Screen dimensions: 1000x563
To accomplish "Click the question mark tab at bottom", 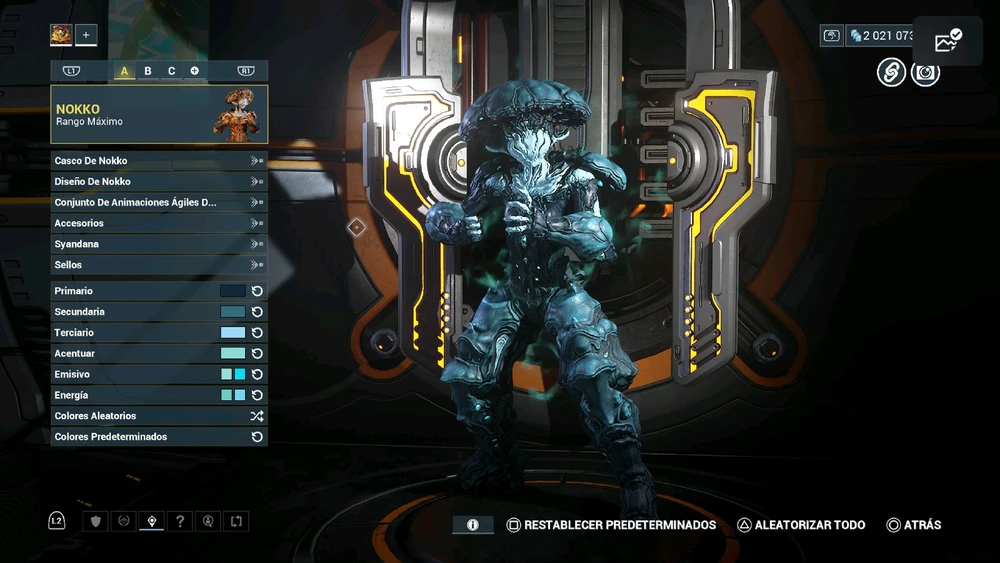I will pos(180,521).
